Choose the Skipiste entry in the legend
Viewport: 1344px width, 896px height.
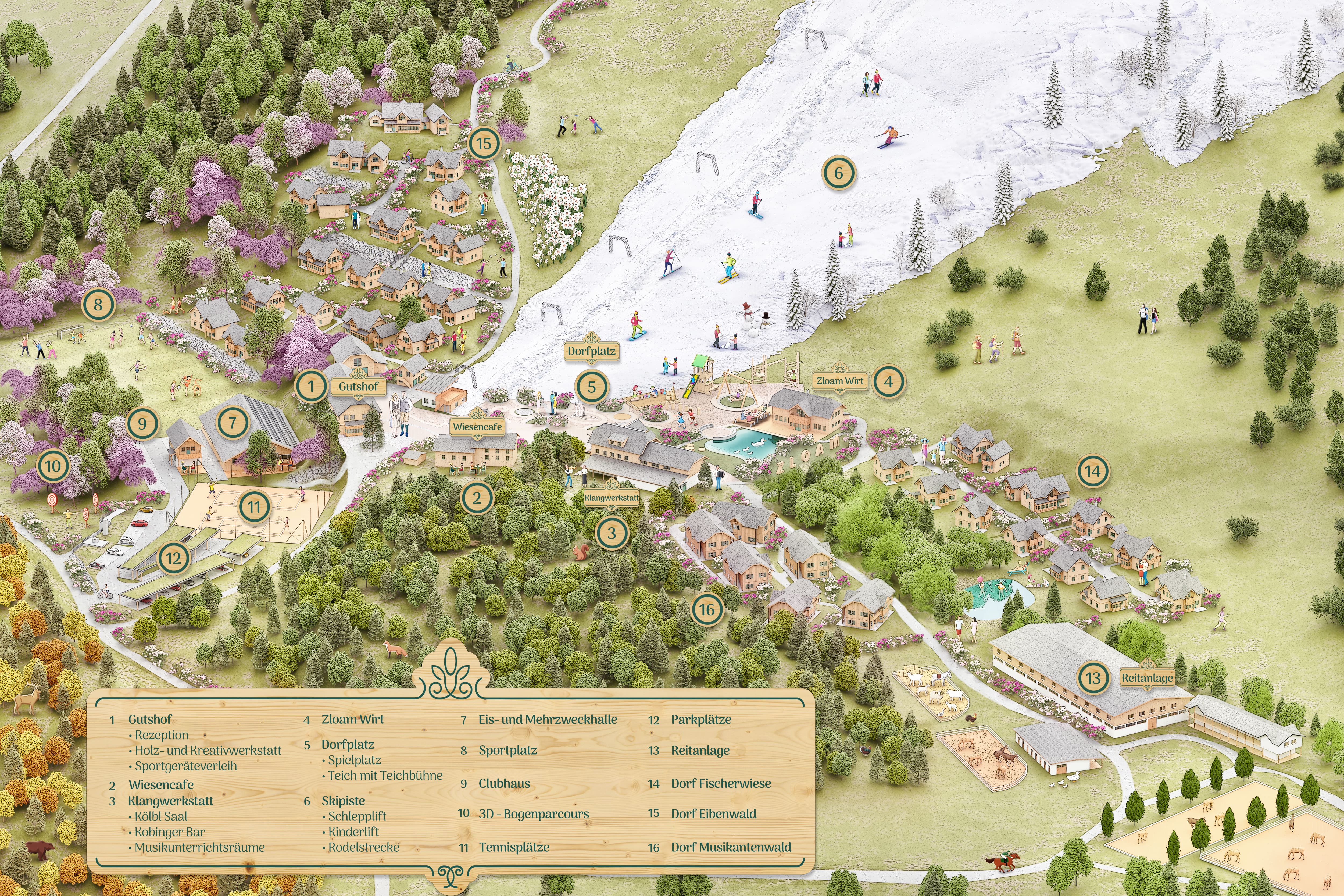coord(343,801)
